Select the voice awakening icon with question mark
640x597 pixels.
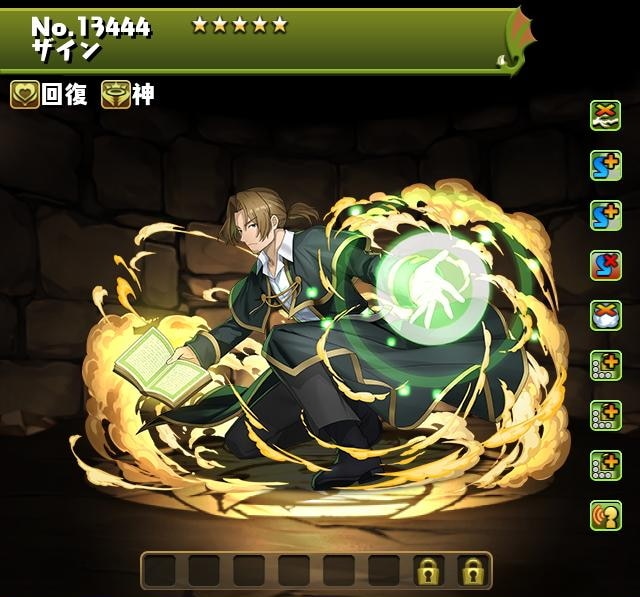[605, 515]
